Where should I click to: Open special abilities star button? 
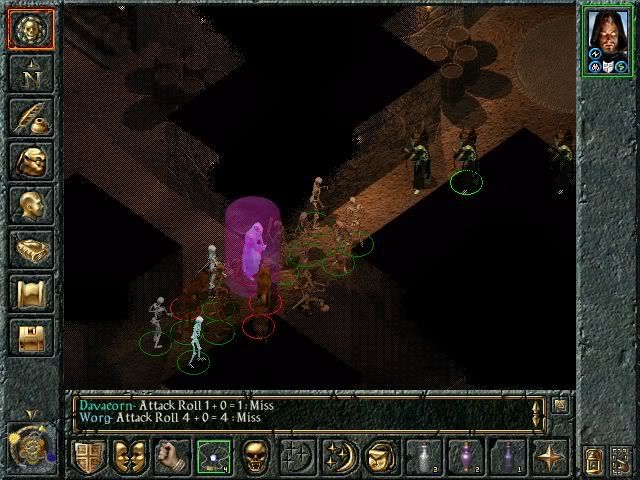click(549, 457)
